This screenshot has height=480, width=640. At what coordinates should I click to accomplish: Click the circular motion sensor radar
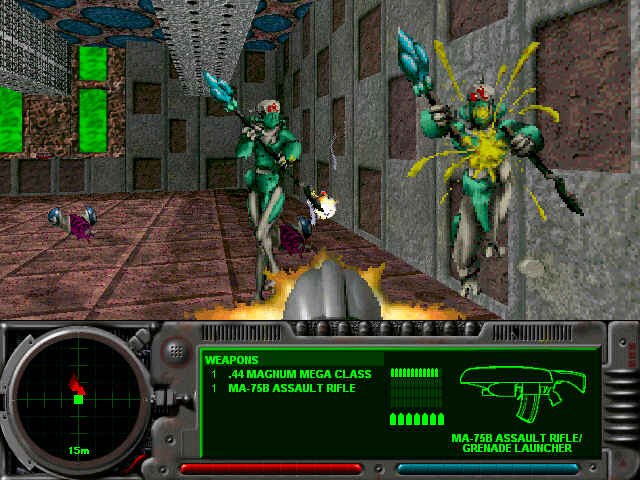click(77, 400)
